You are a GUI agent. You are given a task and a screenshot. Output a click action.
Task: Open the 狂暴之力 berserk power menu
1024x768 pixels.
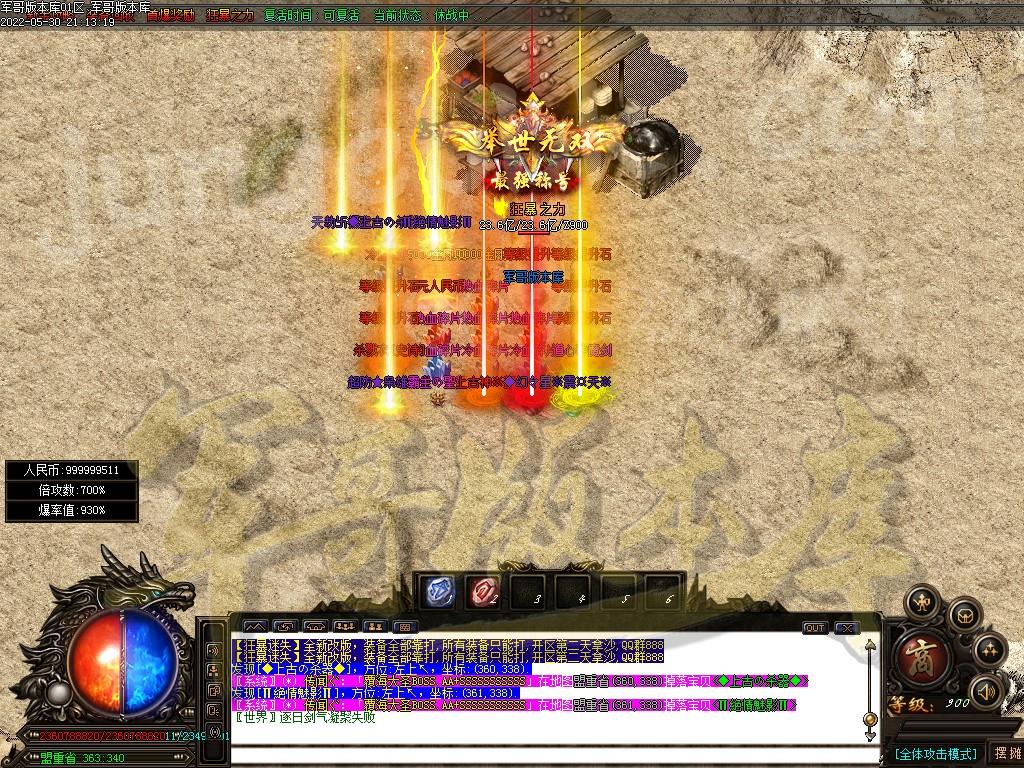pos(230,16)
